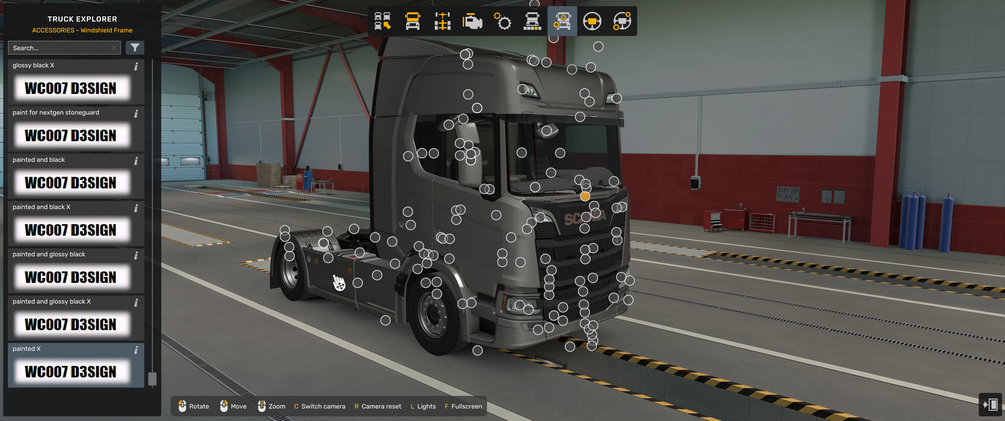Screen dimensions: 1005x421
Task: Select 'painted and glossy black X' option
Action: click(x=70, y=323)
